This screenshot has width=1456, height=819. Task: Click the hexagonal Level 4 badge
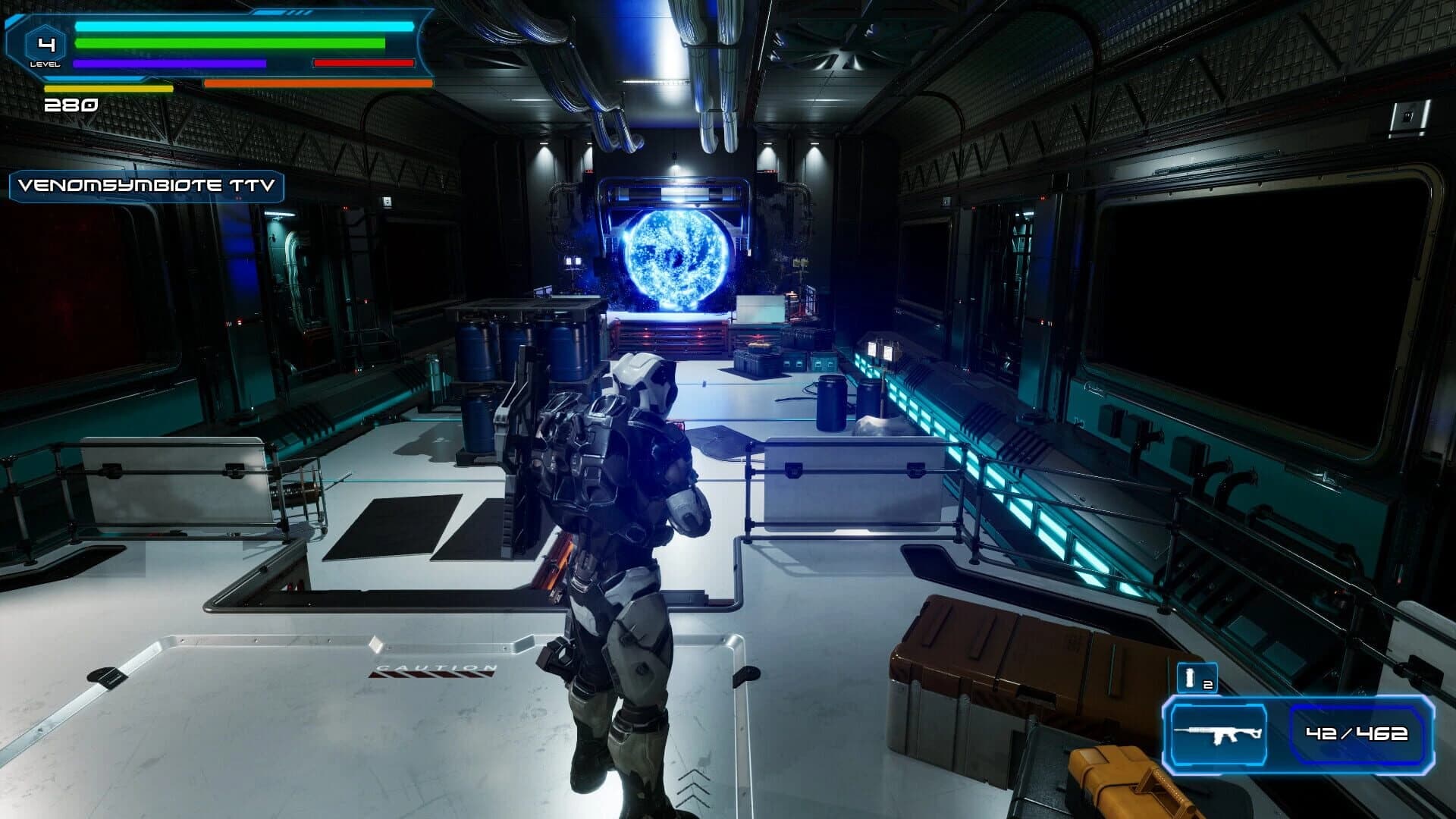[x=47, y=44]
